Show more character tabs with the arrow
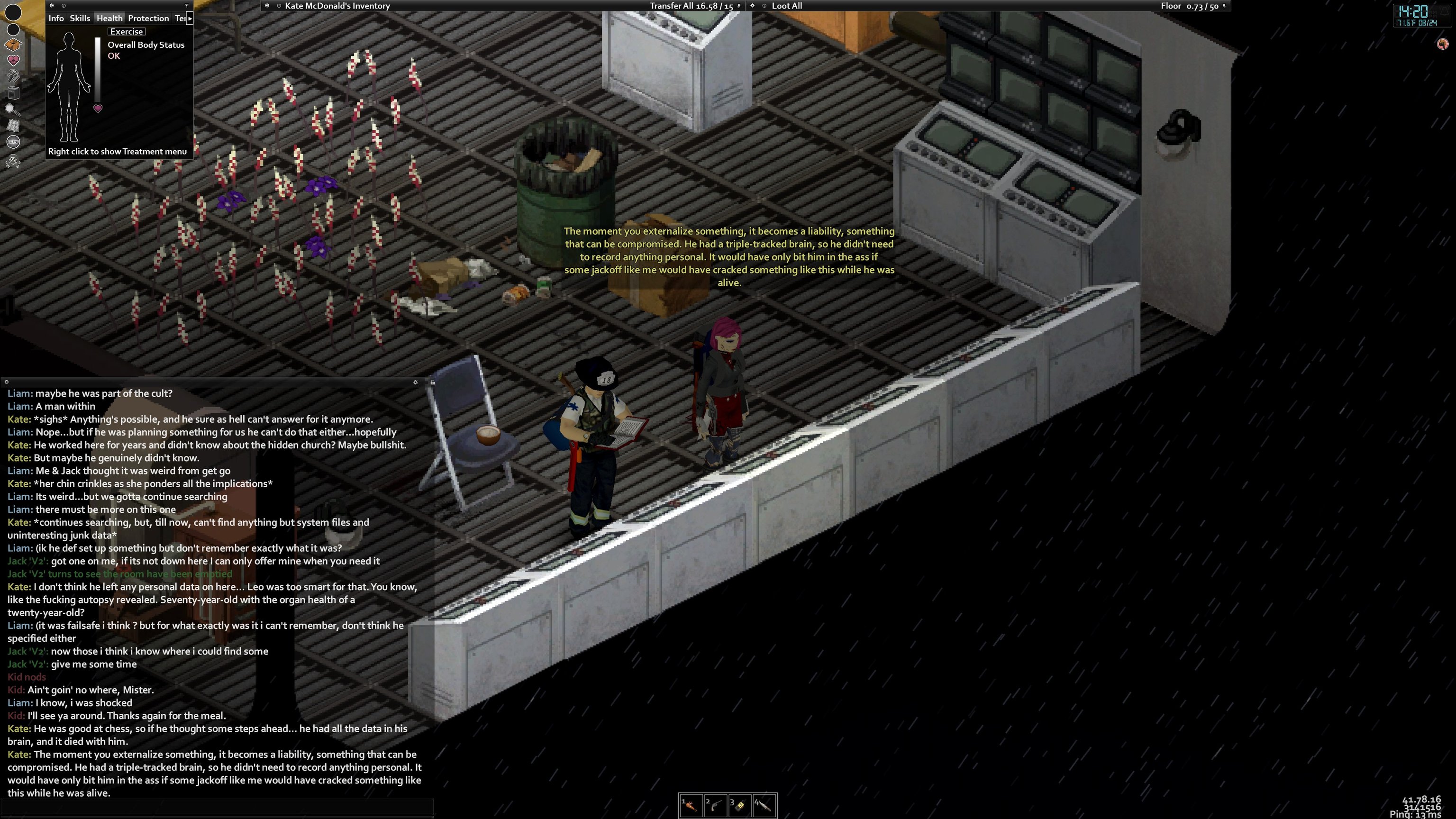Image resolution: width=1456 pixels, height=819 pixels. pos(190,18)
